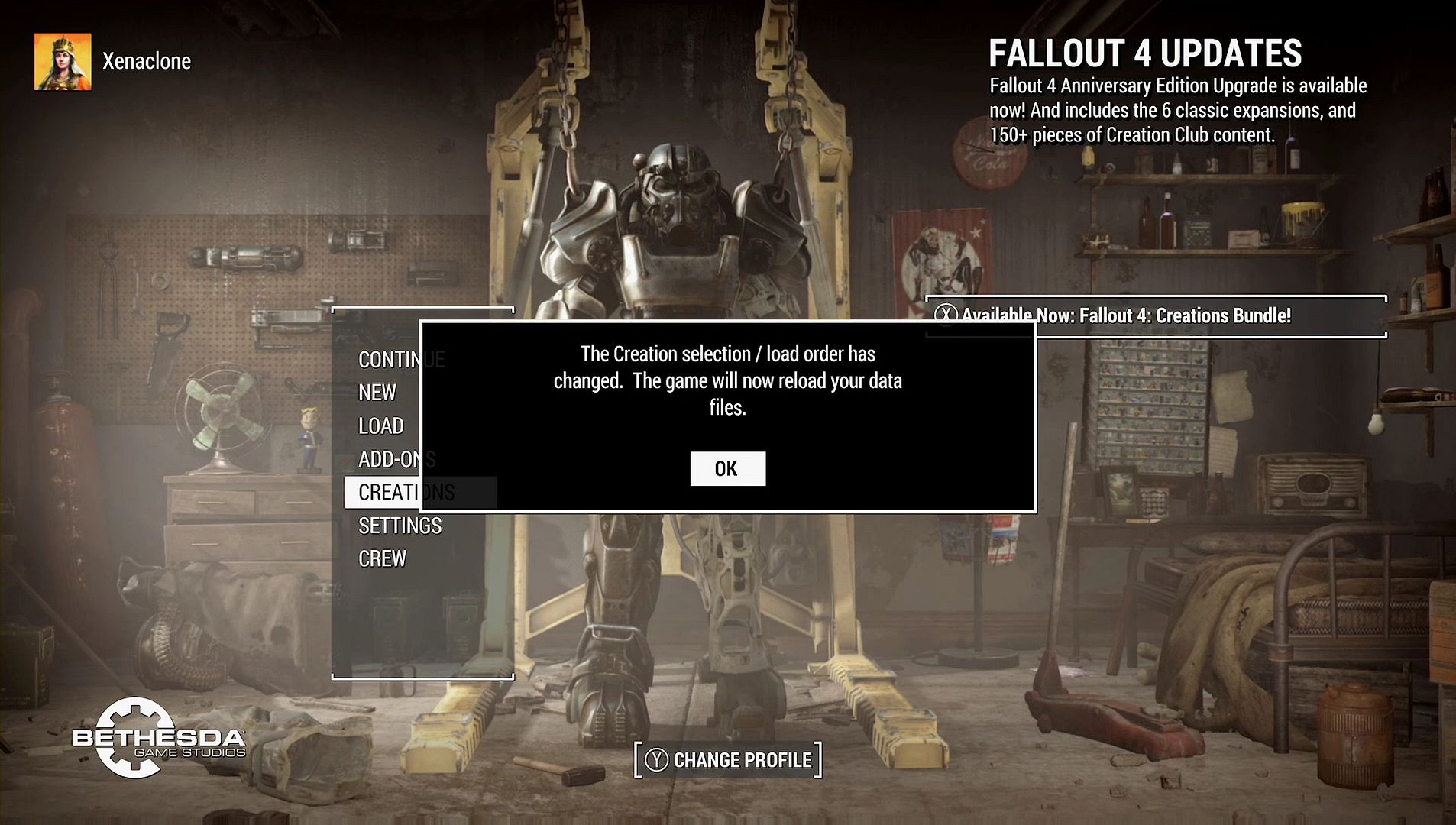Click the Change Profile button

(x=728, y=760)
